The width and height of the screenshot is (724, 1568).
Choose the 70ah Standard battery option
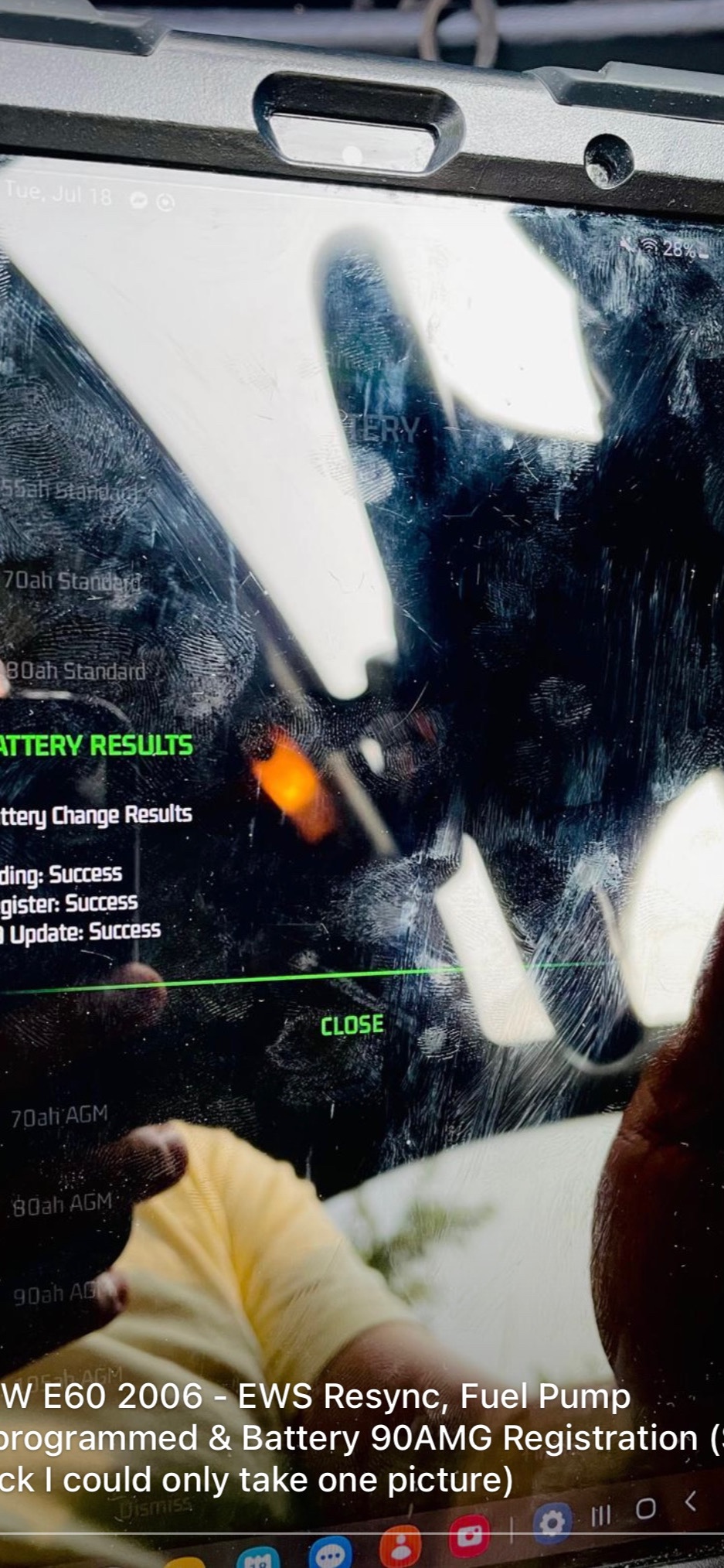coord(72,581)
